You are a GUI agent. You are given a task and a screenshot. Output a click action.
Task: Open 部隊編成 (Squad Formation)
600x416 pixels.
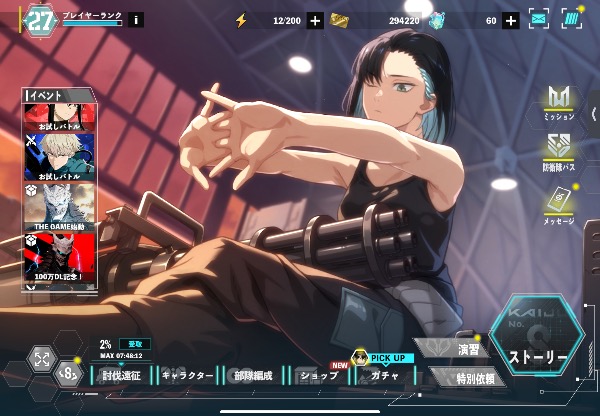coord(251,376)
